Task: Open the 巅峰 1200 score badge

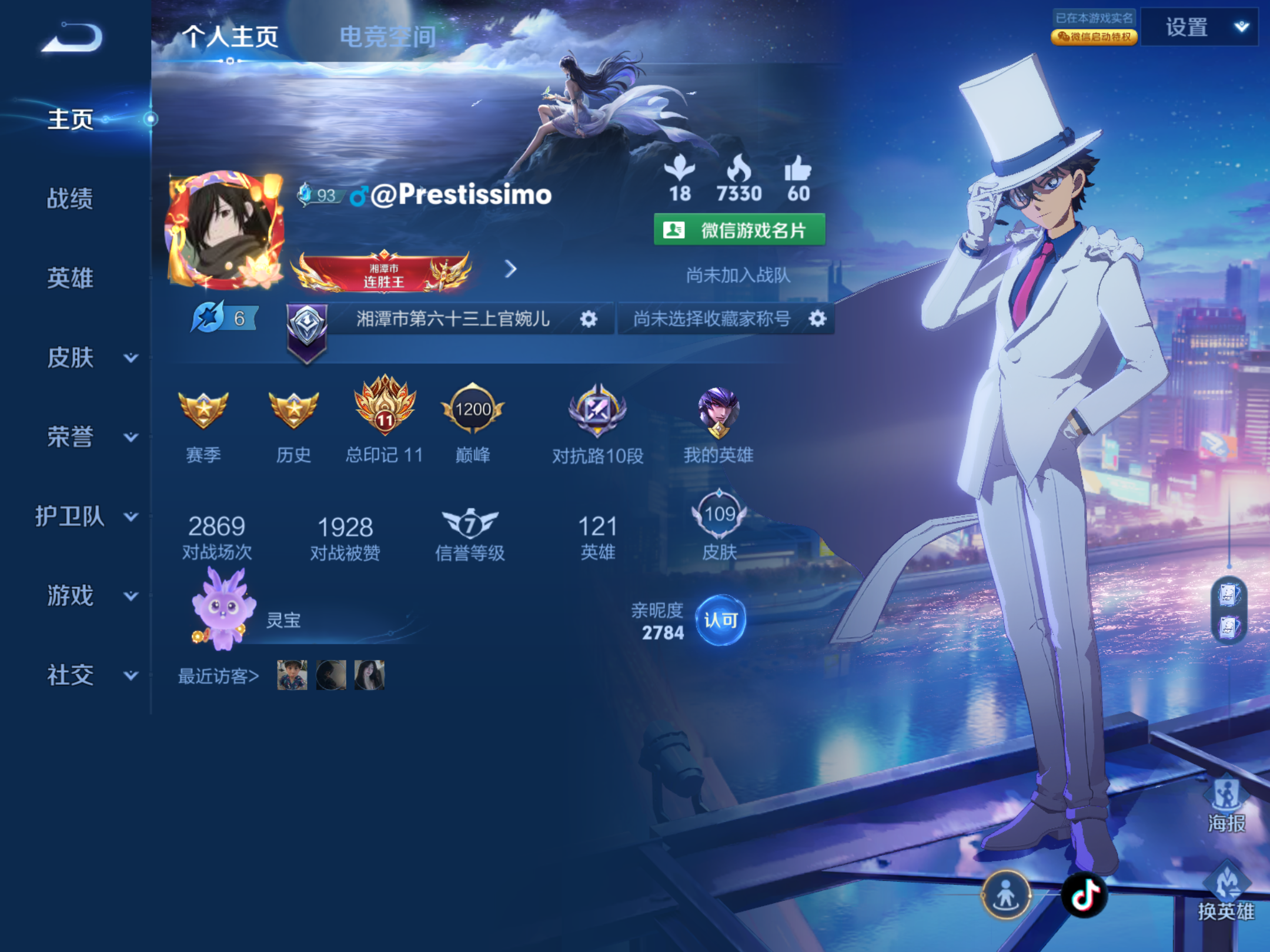Action: (x=473, y=410)
